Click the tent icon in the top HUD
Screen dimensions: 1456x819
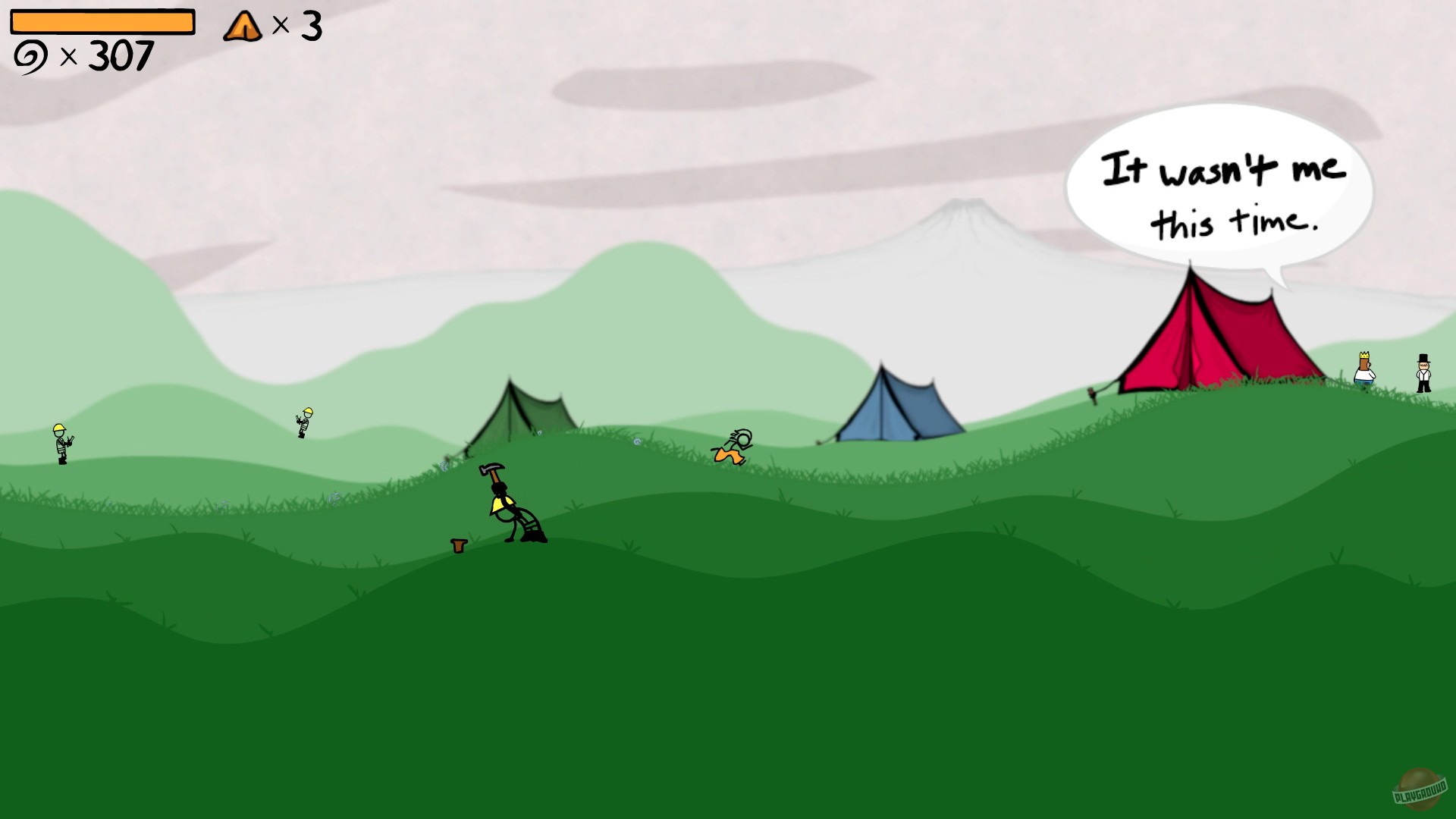pyautogui.click(x=241, y=27)
